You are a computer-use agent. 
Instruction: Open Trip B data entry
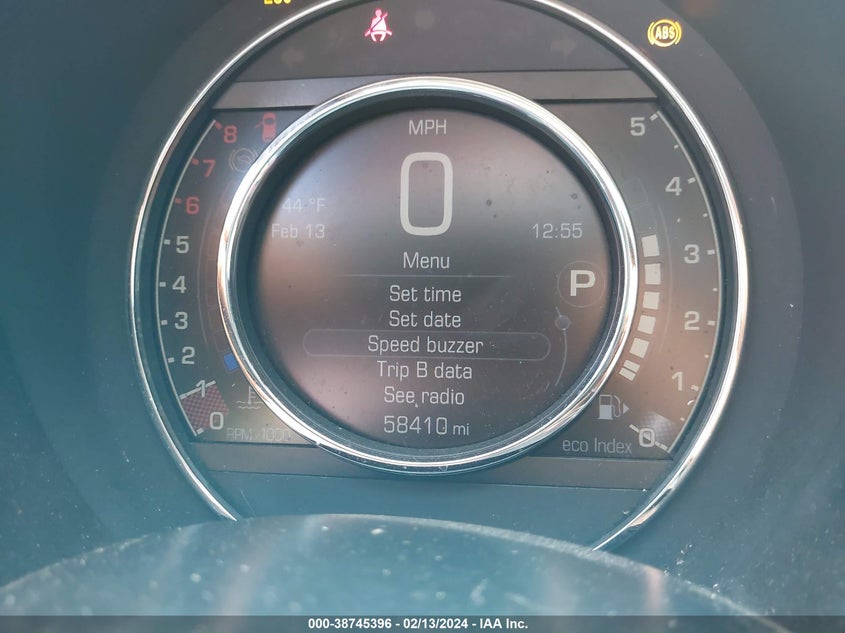(x=425, y=371)
